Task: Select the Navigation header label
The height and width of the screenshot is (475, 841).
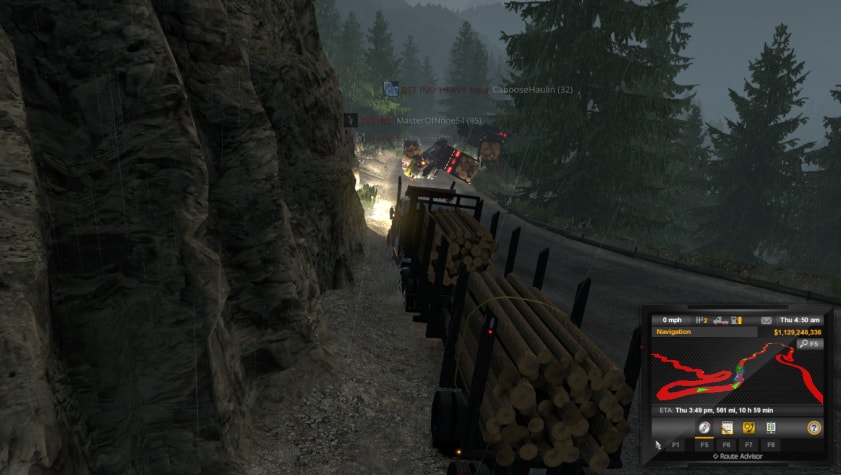Action: pos(675,331)
